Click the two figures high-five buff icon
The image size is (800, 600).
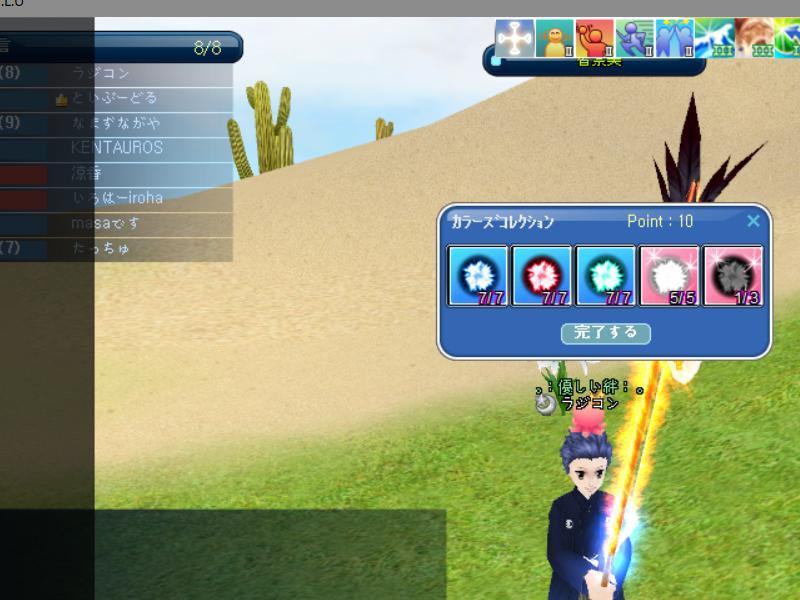(x=674, y=39)
